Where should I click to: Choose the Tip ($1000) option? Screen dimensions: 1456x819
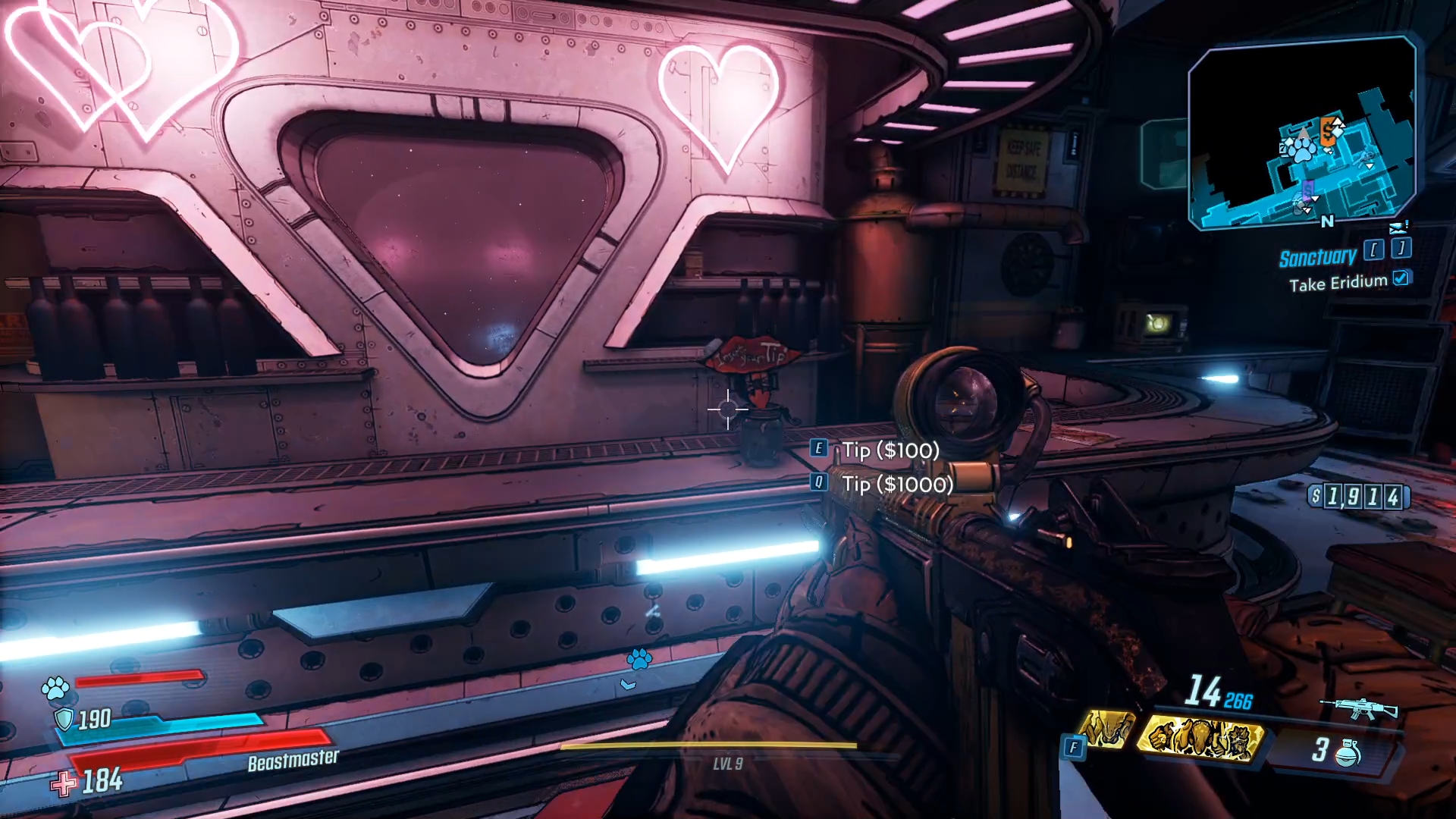click(896, 484)
